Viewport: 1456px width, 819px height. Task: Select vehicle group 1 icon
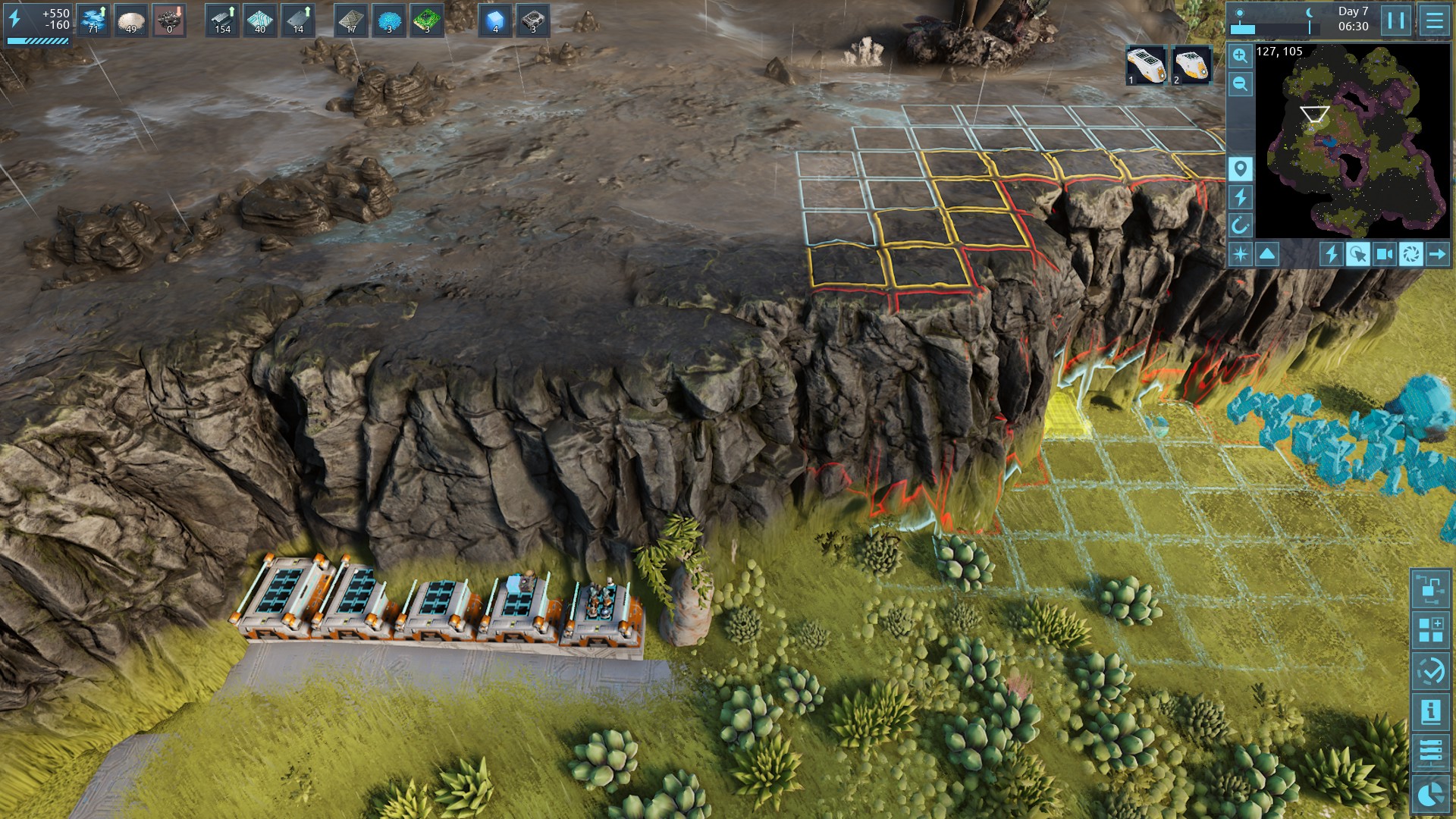pos(1145,65)
